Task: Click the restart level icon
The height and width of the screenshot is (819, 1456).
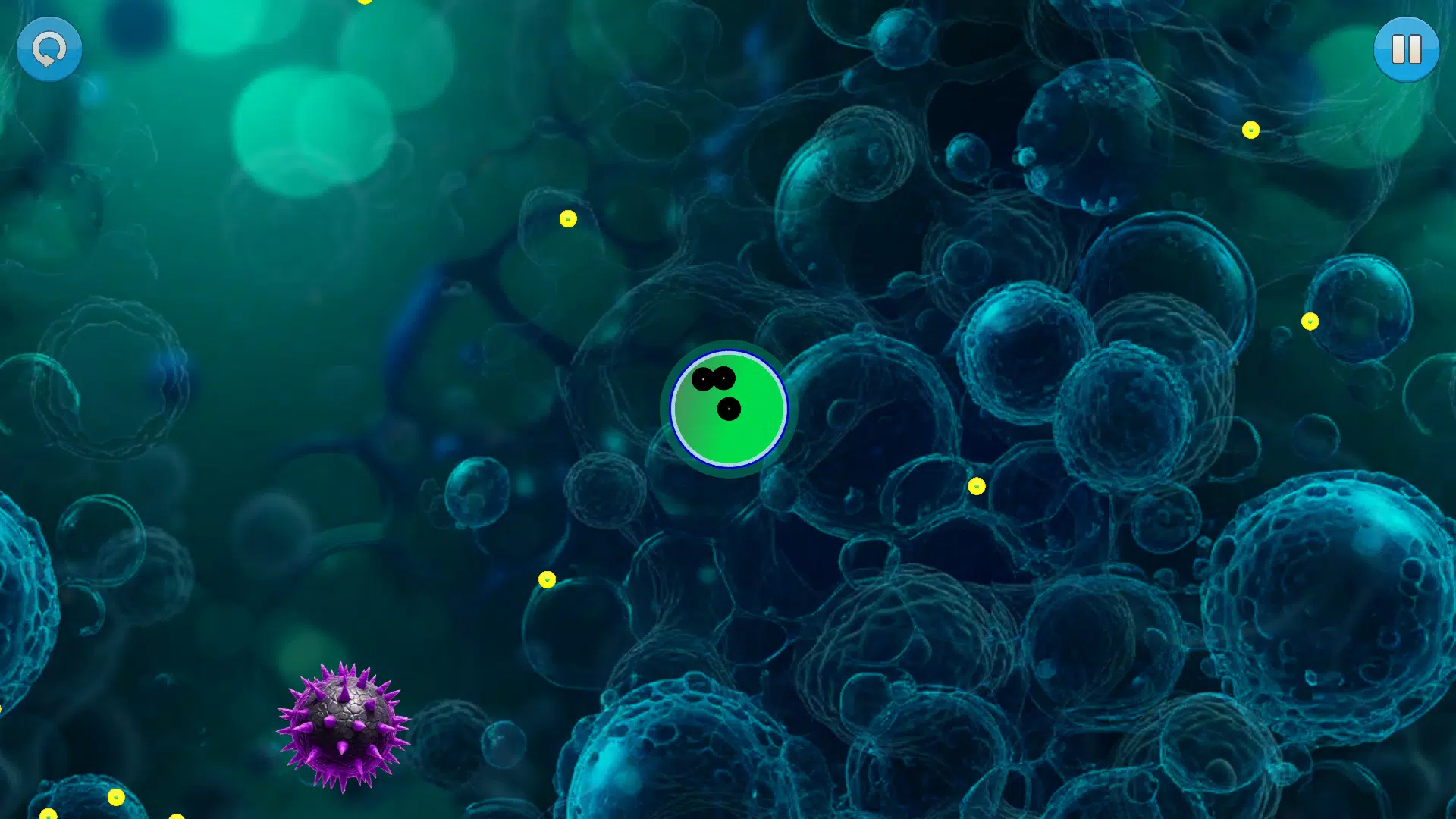Action: [48, 48]
